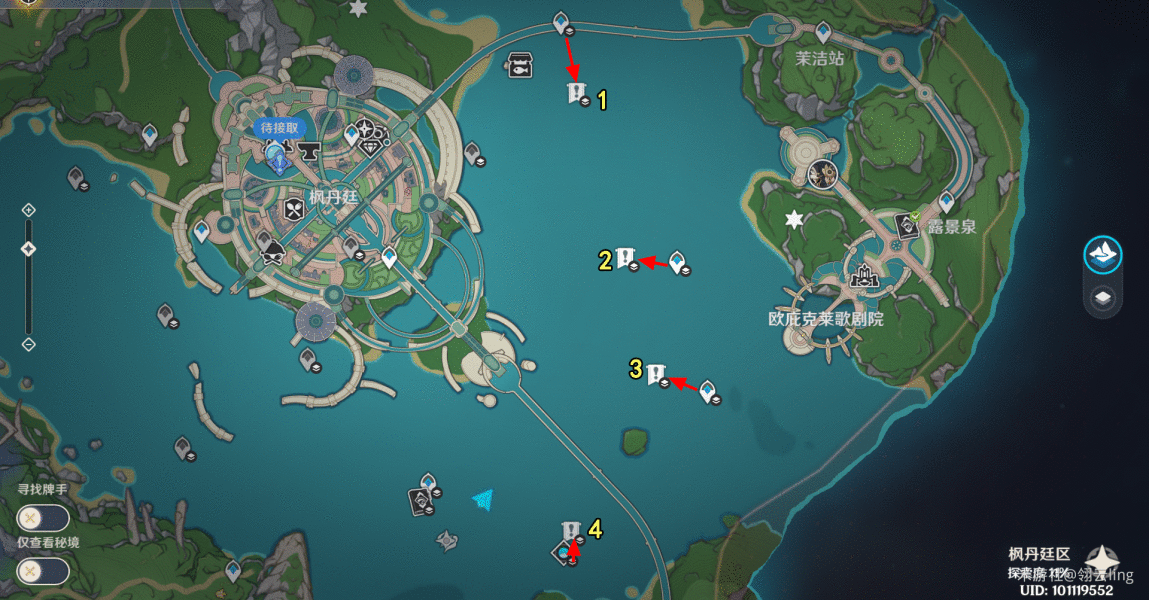Select the domain marker beside 露景泉

(x=907, y=224)
